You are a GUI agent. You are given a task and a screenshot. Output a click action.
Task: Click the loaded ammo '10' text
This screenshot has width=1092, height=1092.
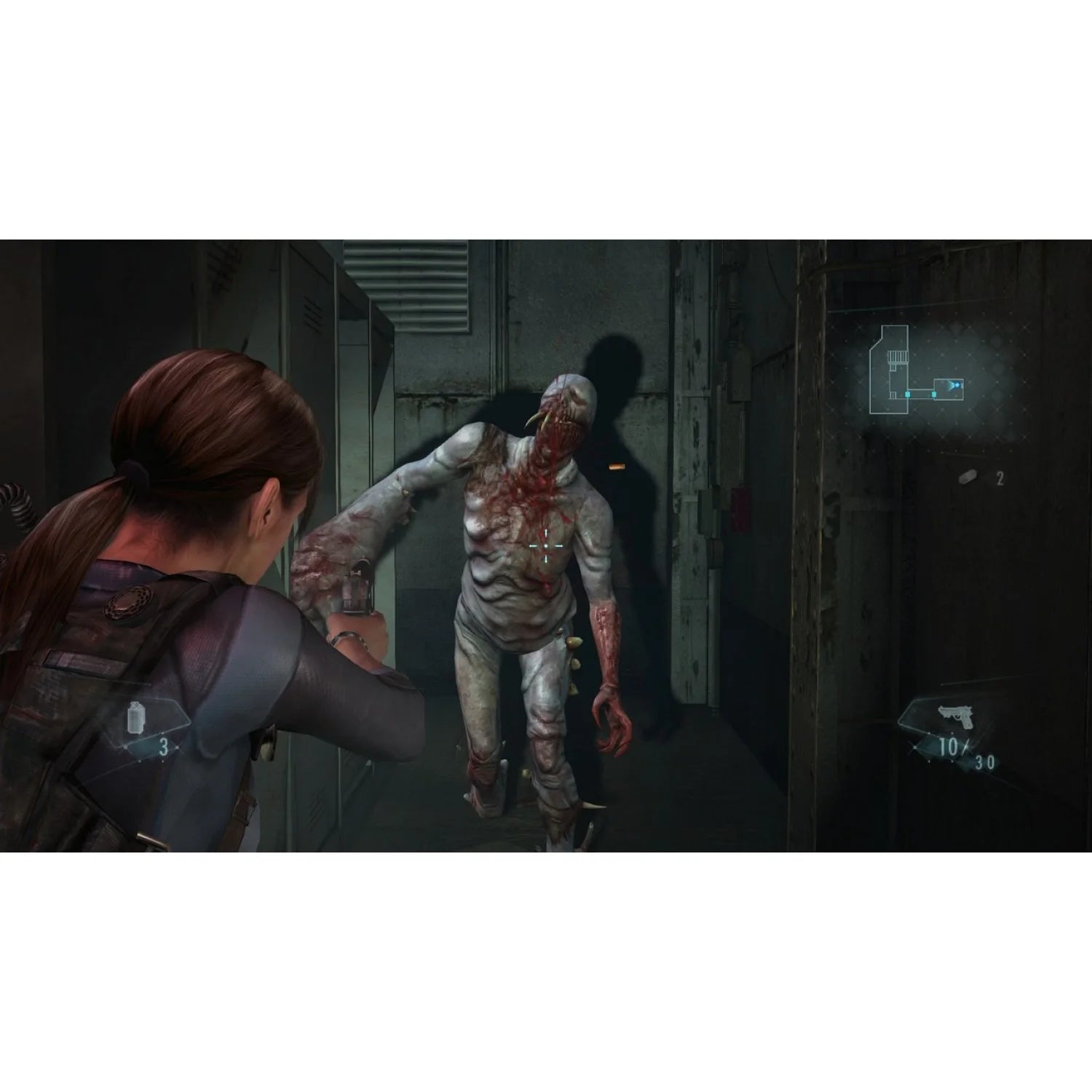[948, 745]
